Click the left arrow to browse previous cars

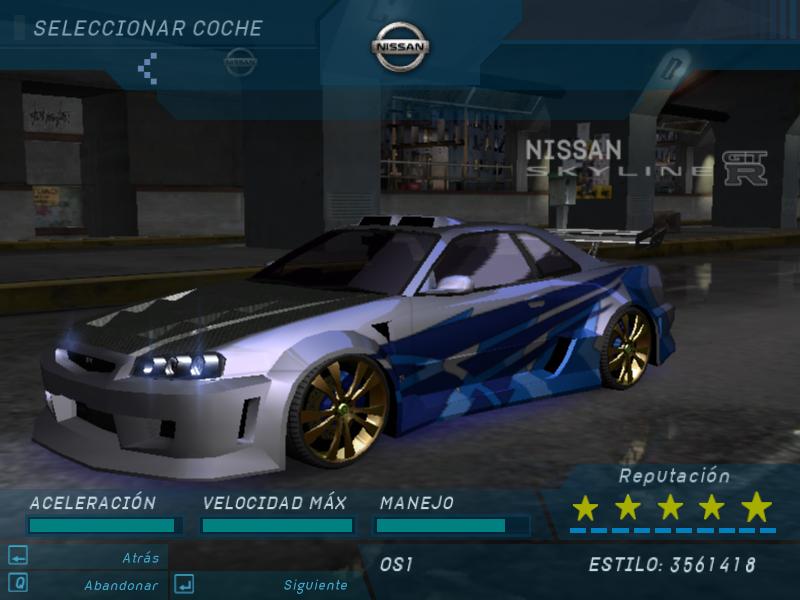click(148, 67)
